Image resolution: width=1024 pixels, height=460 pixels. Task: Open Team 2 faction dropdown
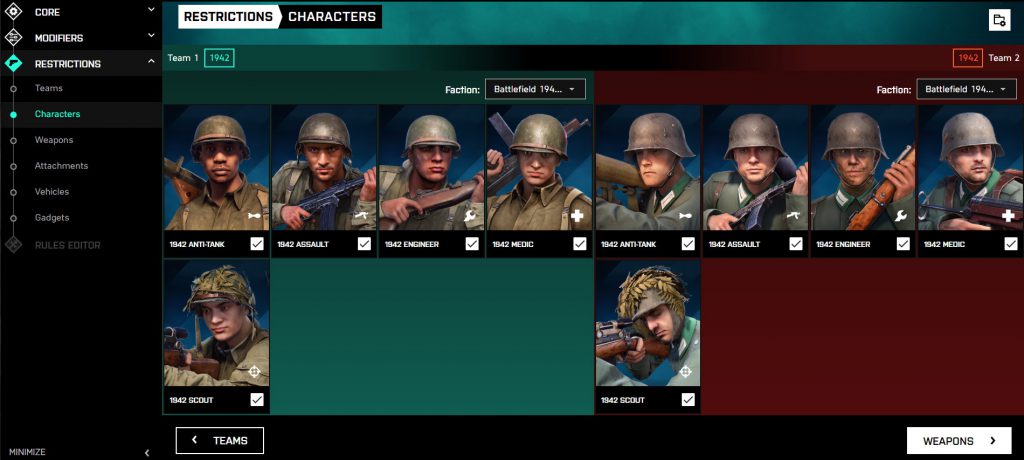[966, 89]
